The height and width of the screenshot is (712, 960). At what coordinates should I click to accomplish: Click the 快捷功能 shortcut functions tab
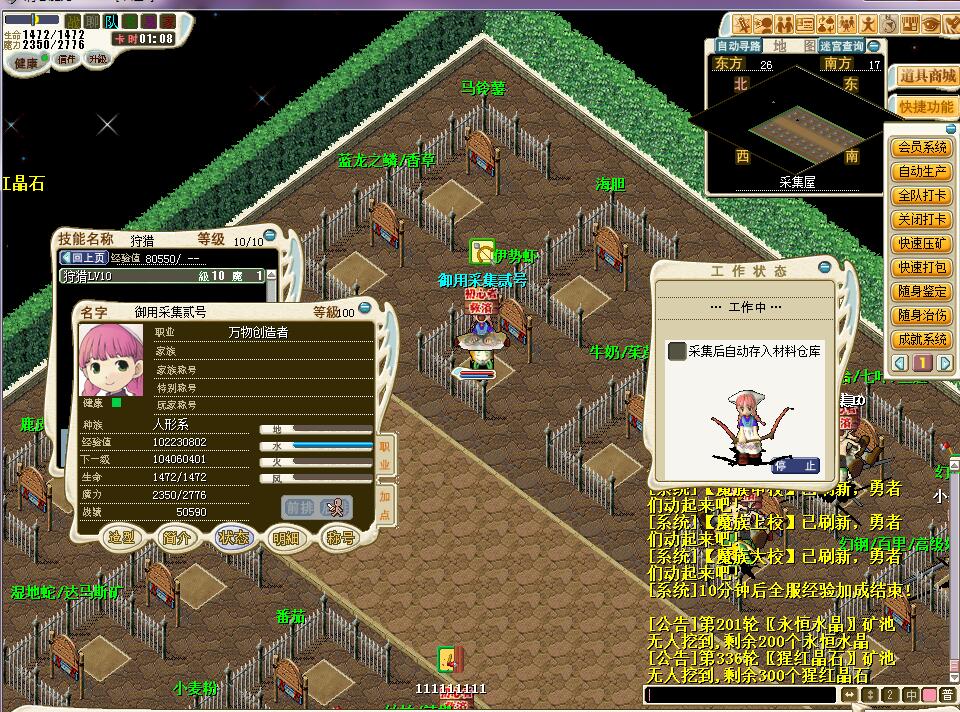926,107
